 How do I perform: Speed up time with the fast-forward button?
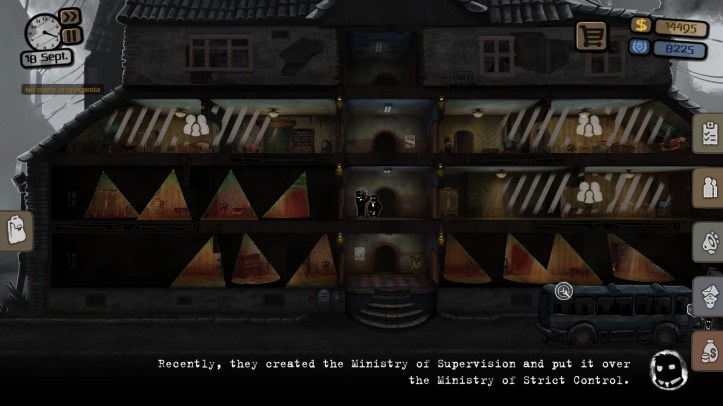(70, 17)
